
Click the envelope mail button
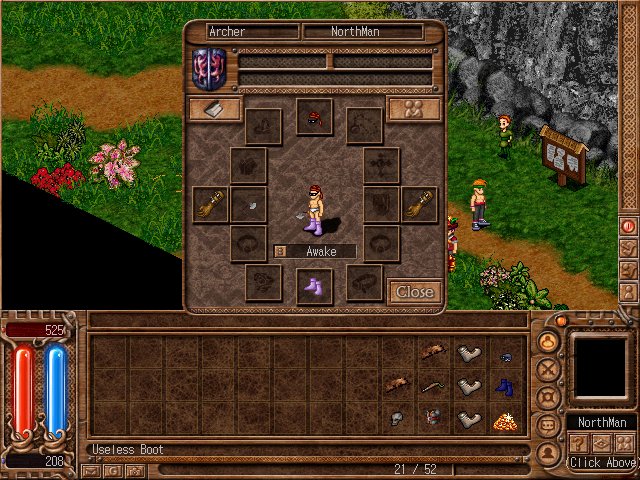pos(92,470)
